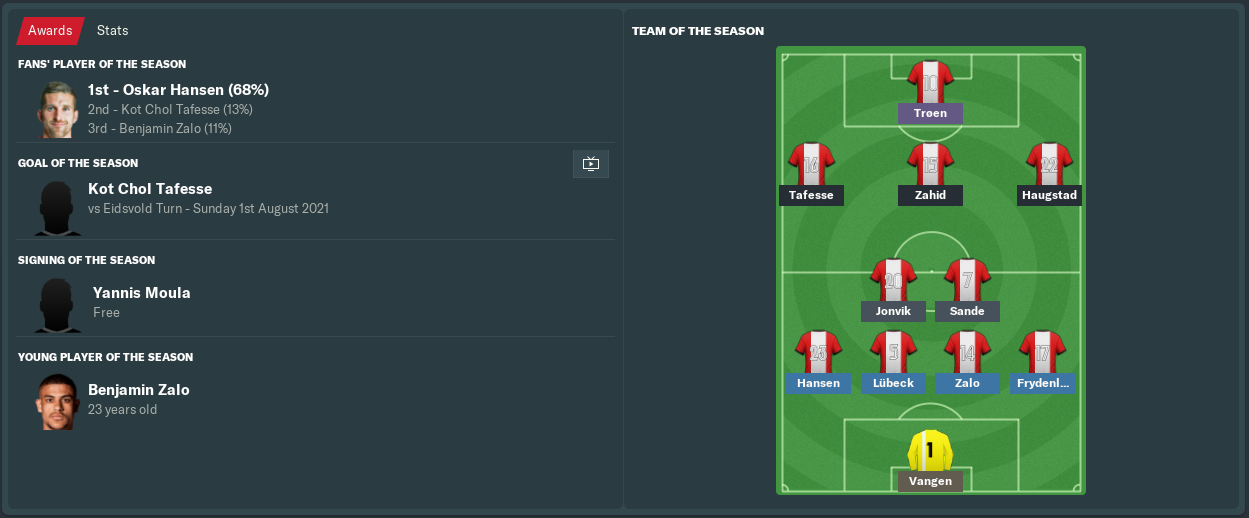Switch to the Stats tab
Image resolution: width=1249 pixels, height=518 pixels.
[x=112, y=31]
